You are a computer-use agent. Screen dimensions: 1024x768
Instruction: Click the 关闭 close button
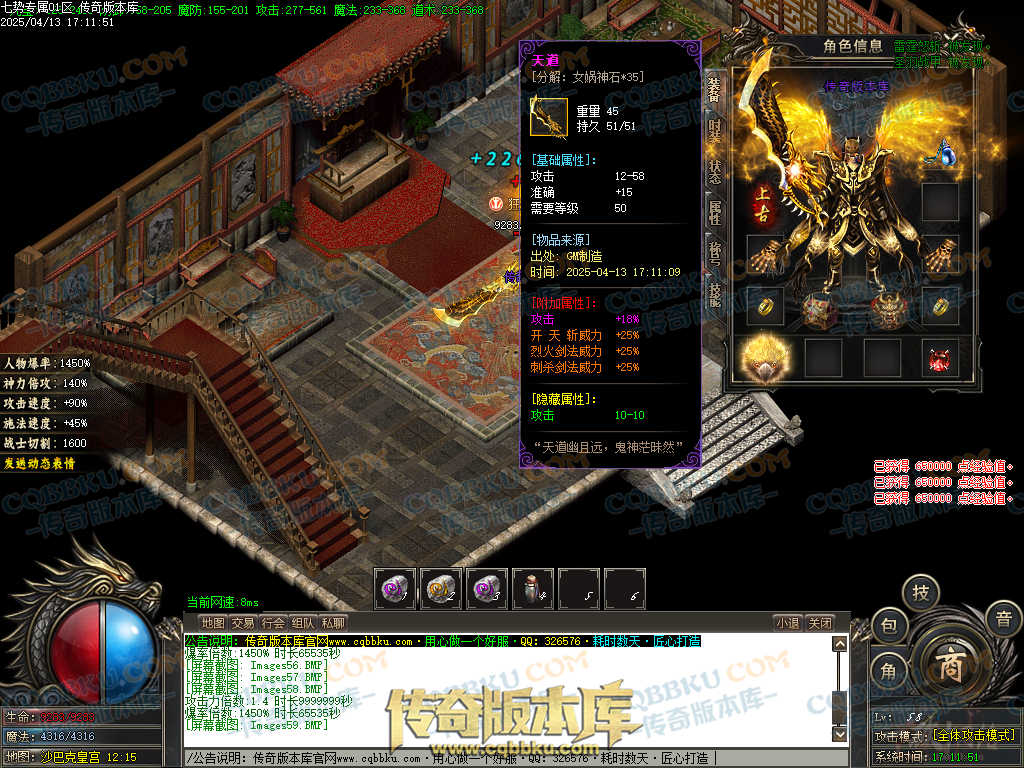pyautogui.click(x=820, y=622)
